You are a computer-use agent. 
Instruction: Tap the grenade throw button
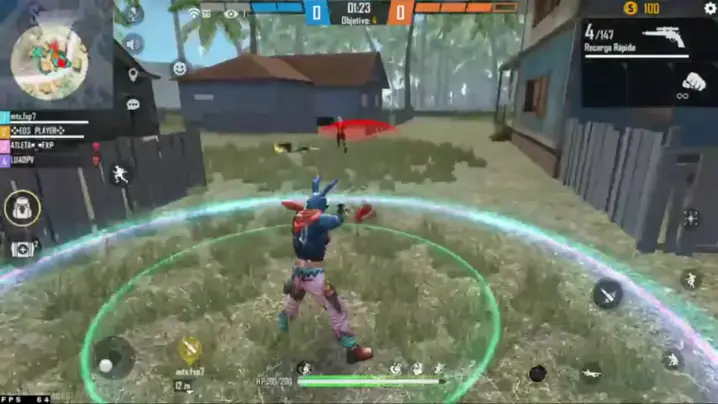click(538, 373)
